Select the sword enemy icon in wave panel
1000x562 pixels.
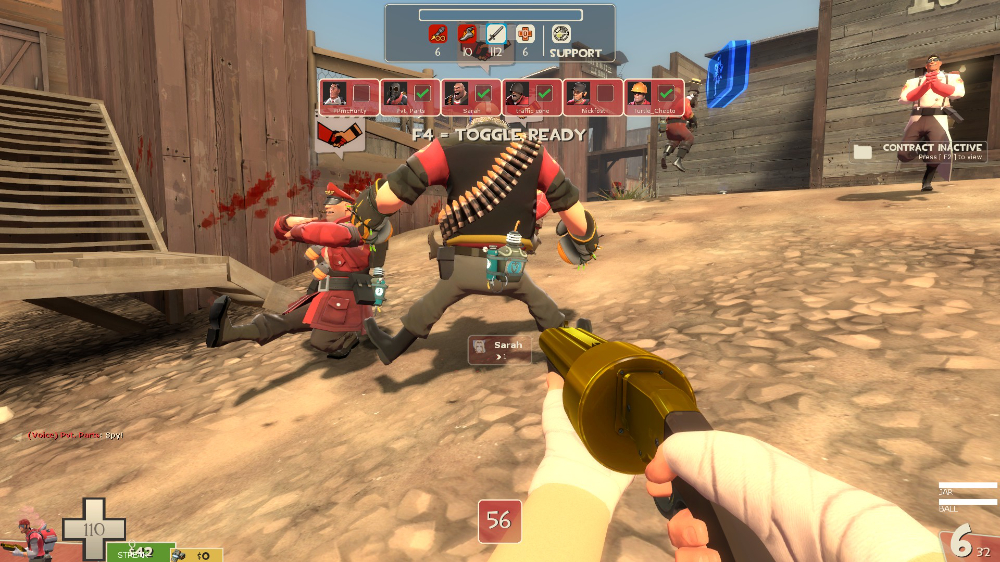[496, 34]
